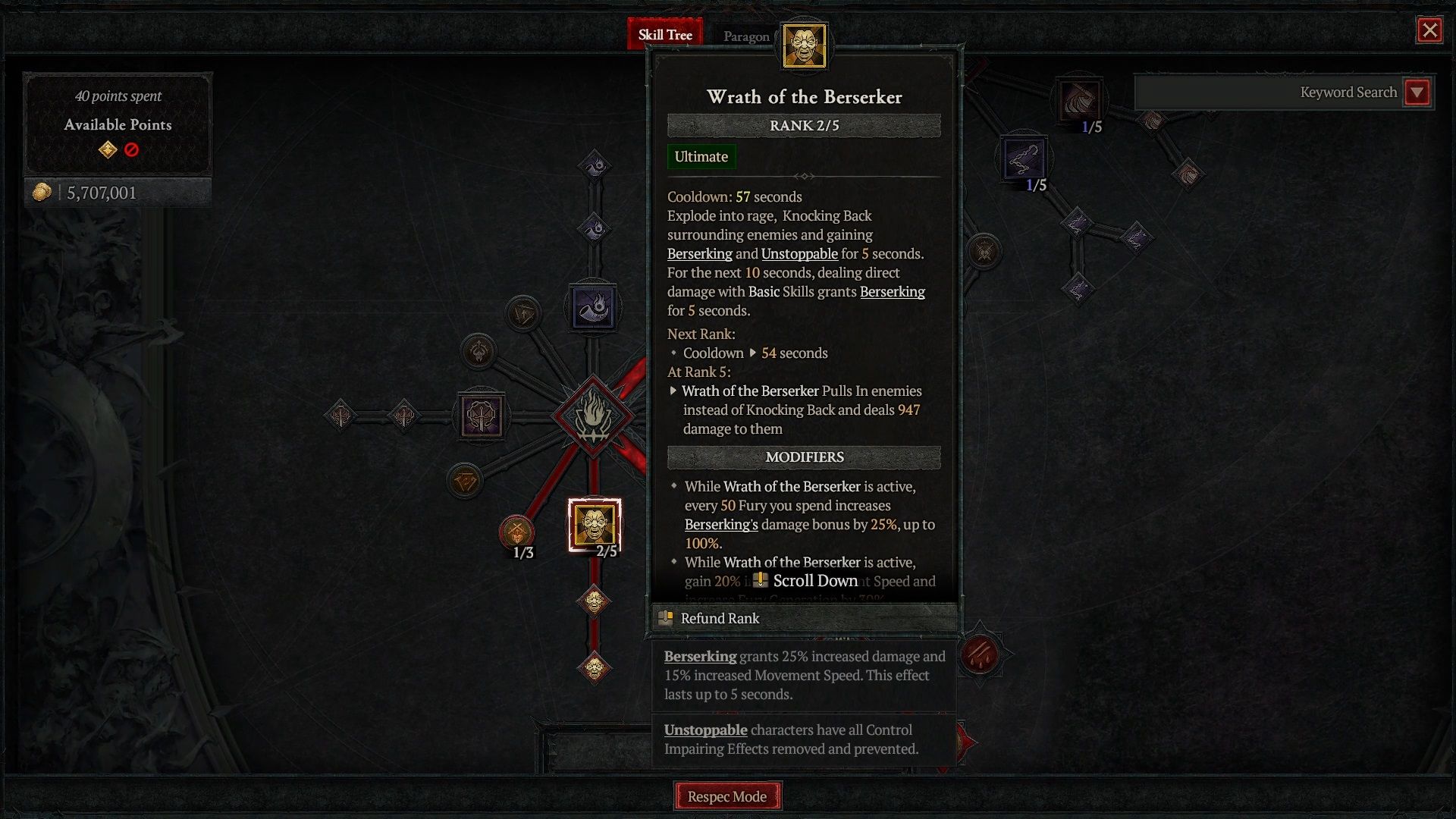Select the square horn skill node above center

[x=594, y=307]
